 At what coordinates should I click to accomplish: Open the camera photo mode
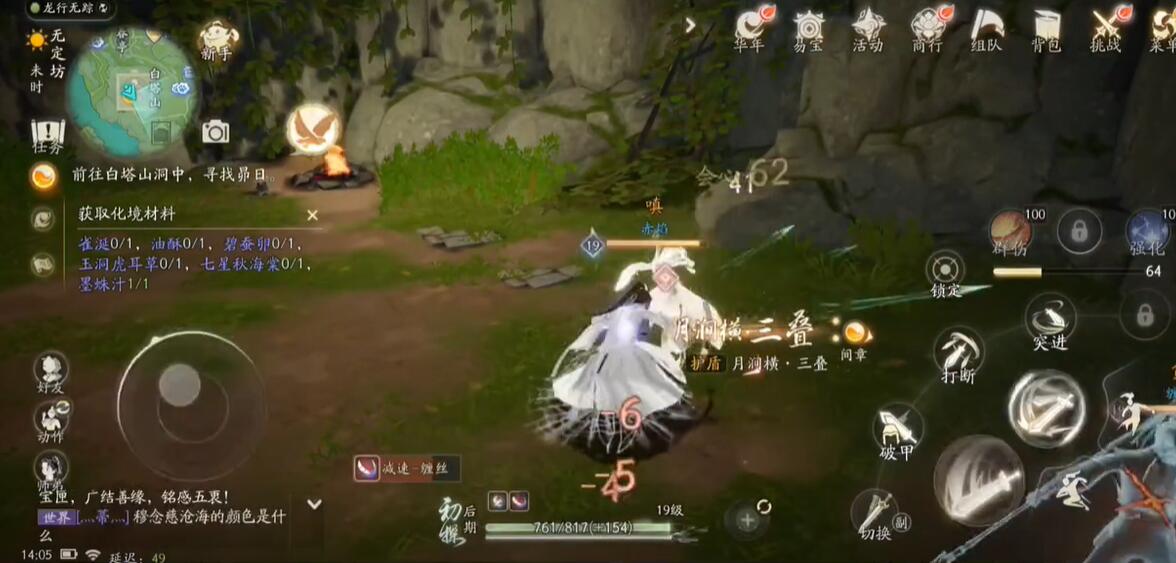215,131
